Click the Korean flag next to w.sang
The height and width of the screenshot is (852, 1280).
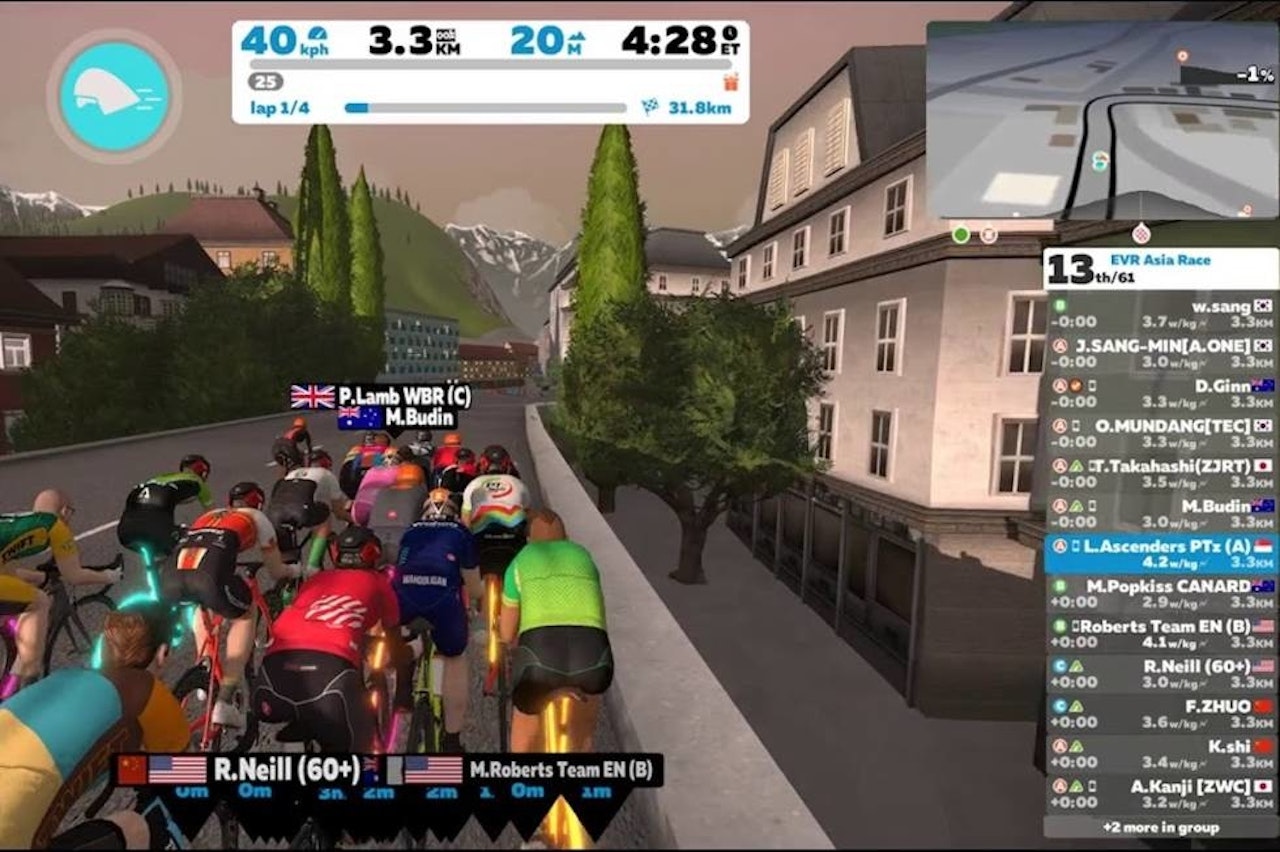click(1261, 307)
